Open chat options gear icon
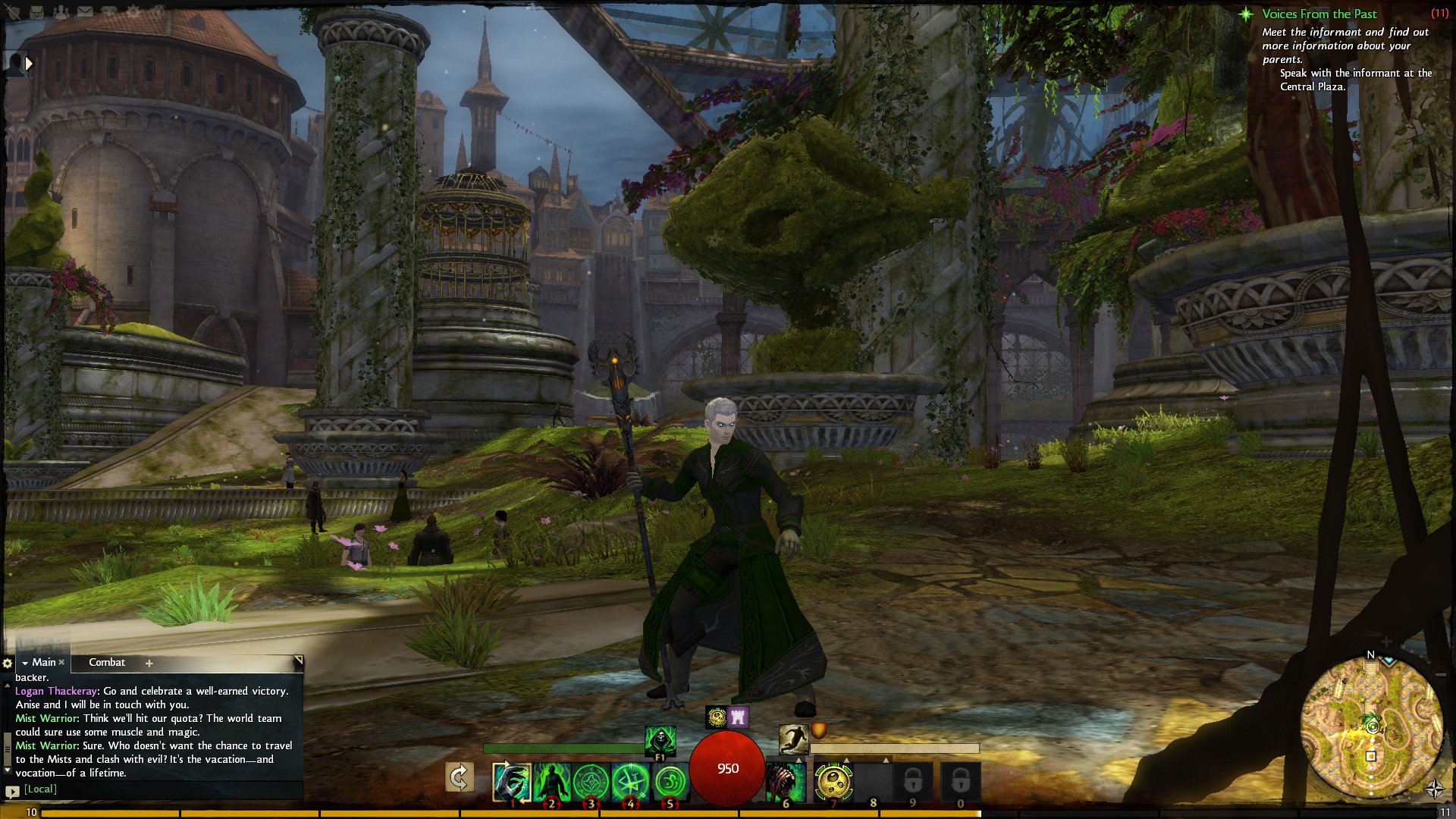1456x819 pixels. tap(8, 664)
